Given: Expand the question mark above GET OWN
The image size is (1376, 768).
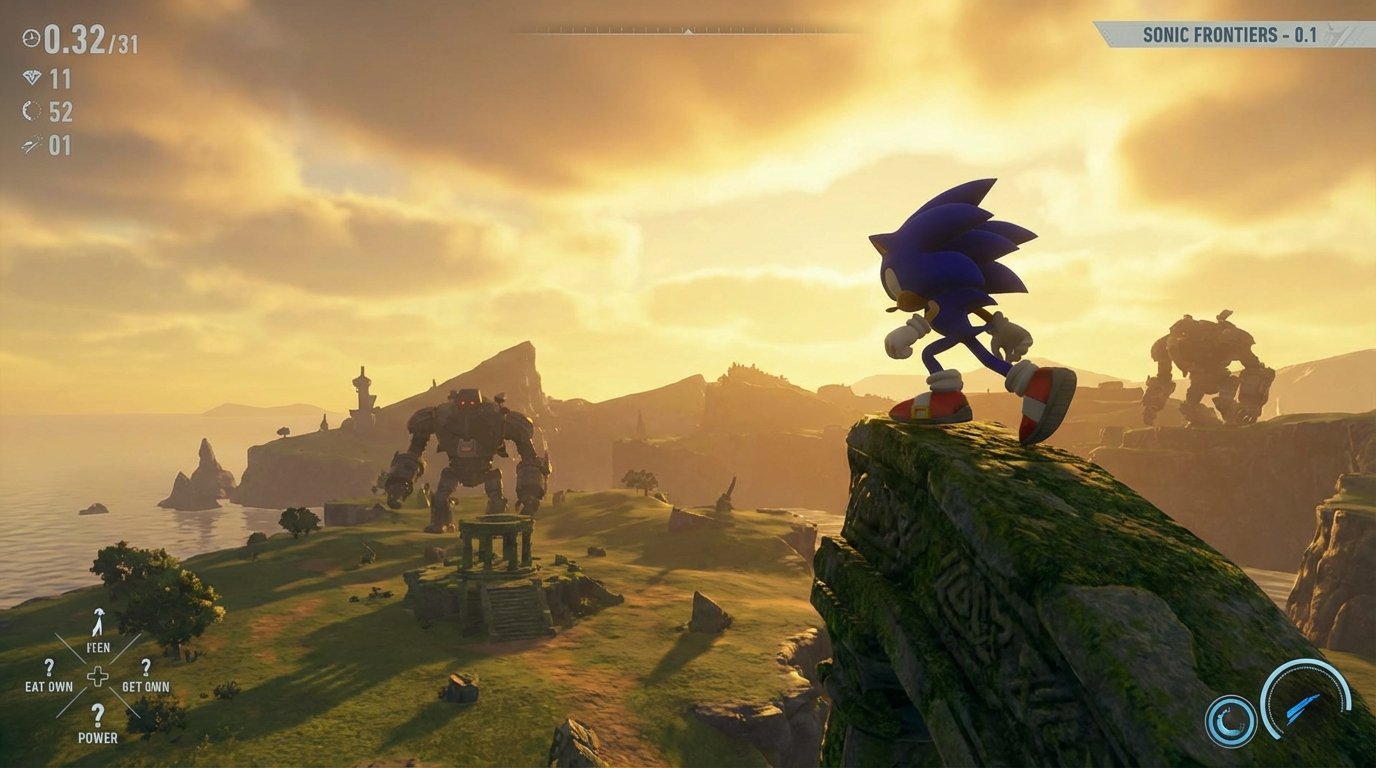Looking at the screenshot, I should click(x=146, y=667).
